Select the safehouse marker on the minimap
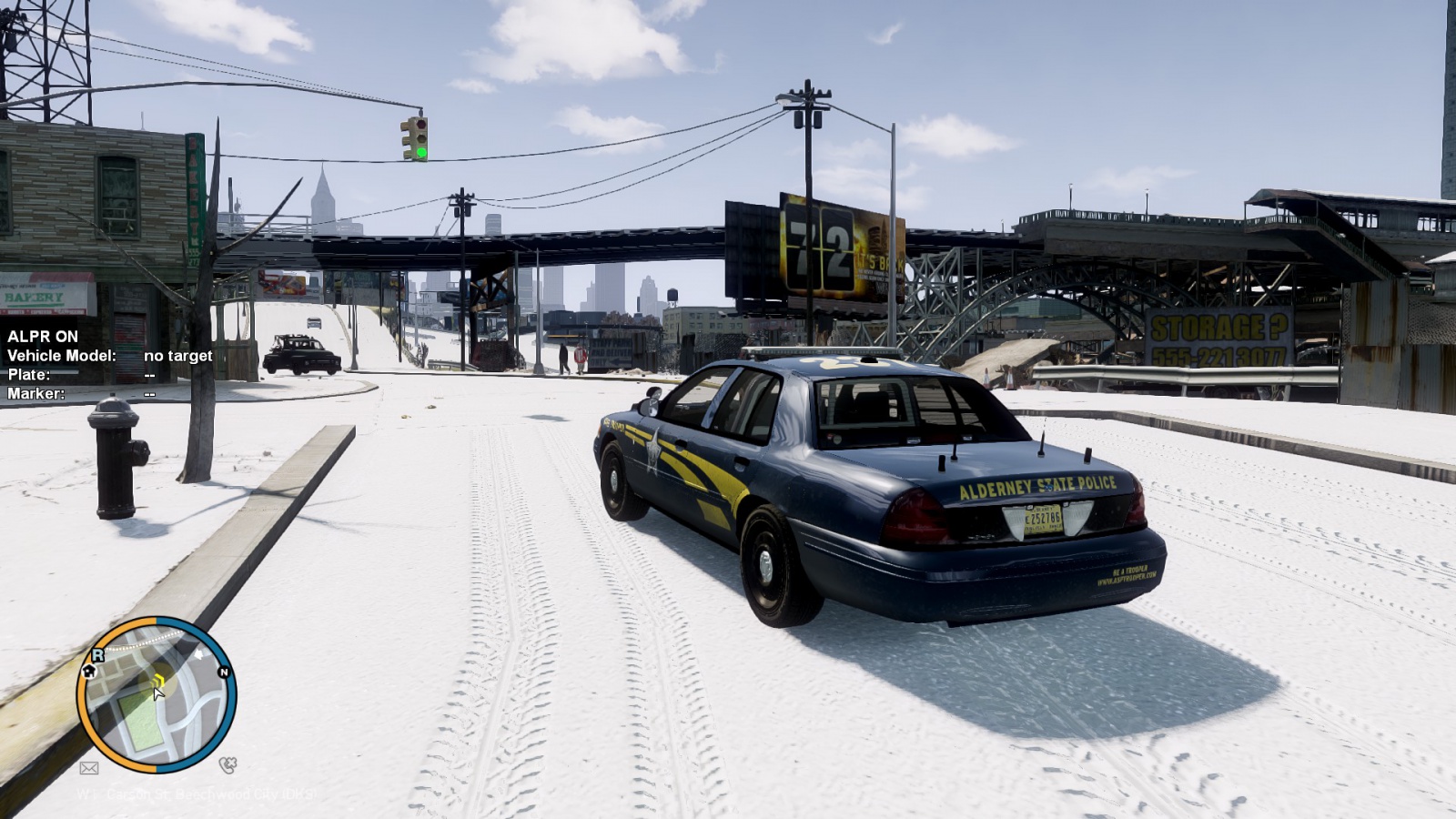The height and width of the screenshot is (819, 1456). point(89,671)
